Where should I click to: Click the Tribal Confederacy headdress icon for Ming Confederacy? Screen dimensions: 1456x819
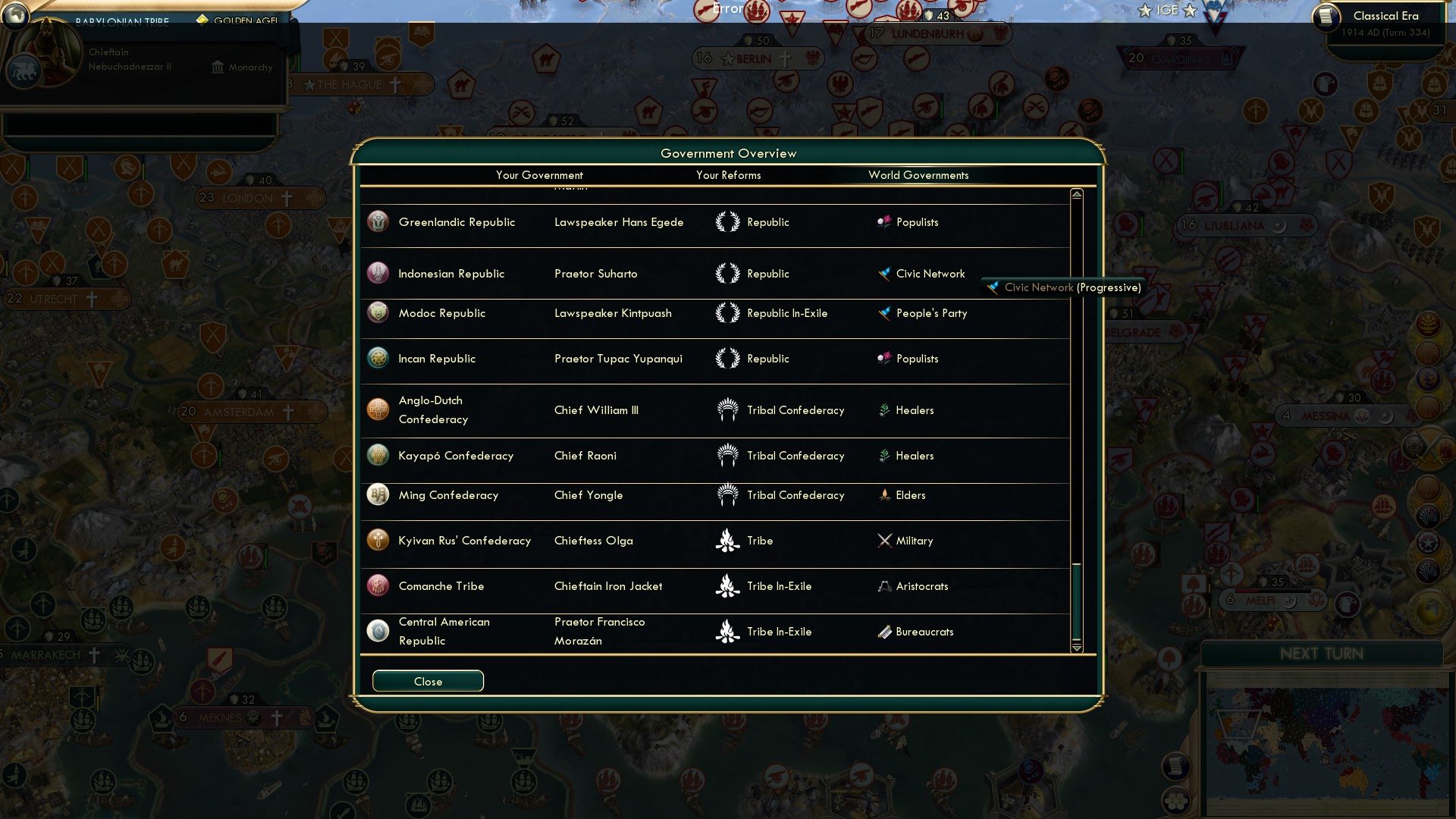pos(726,494)
